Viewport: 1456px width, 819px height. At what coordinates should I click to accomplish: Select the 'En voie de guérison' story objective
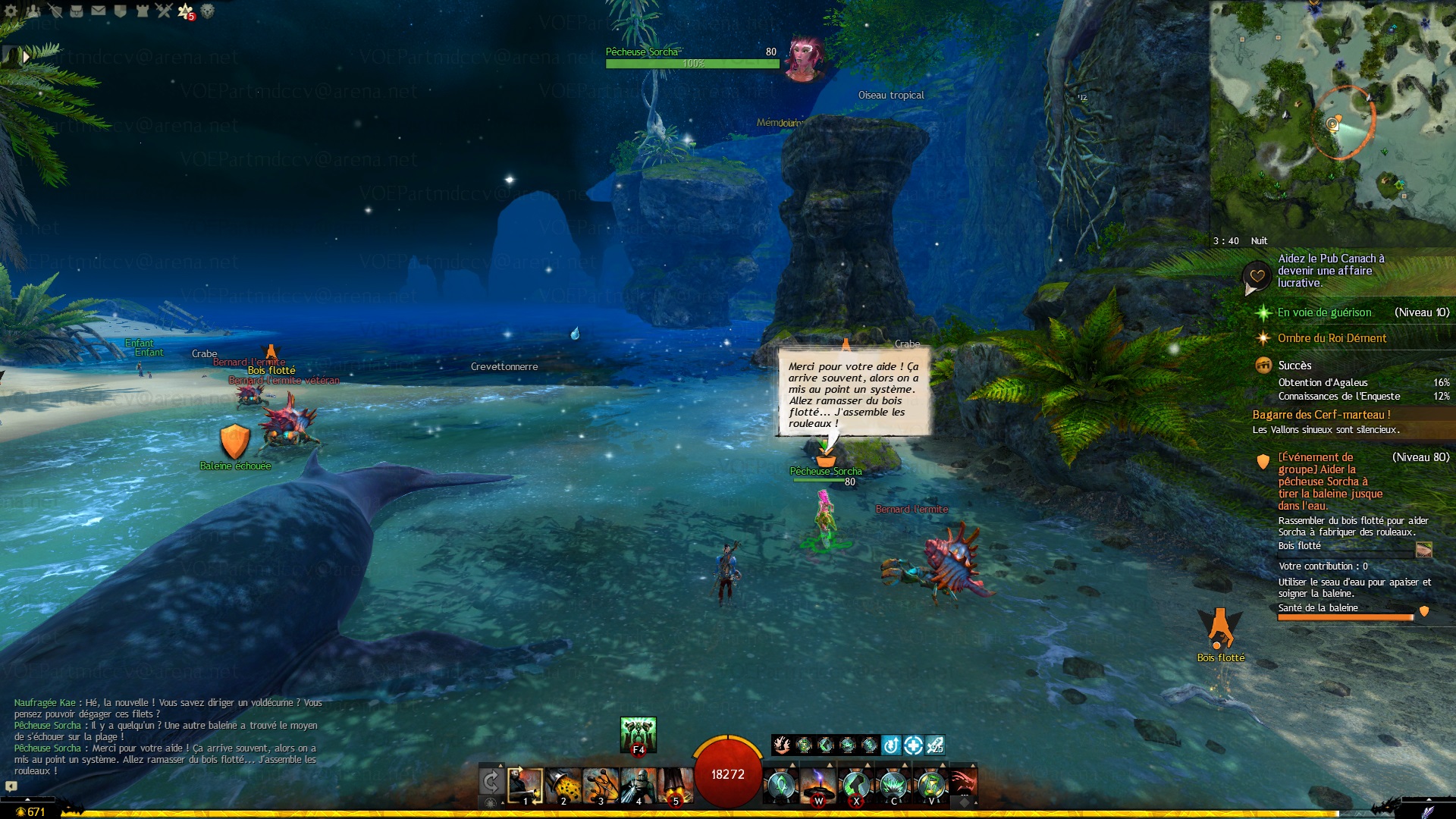[x=1324, y=312]
